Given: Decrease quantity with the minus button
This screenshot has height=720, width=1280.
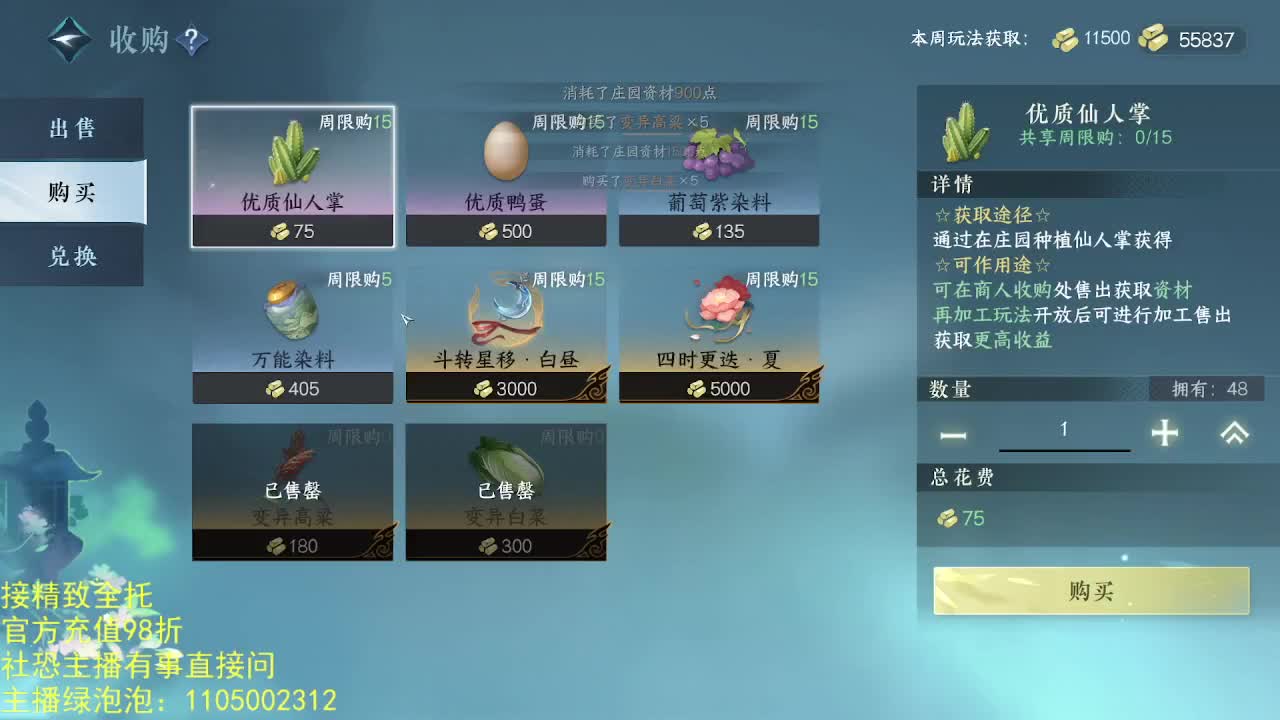Looking at the screenshot, I should point(951,434).
